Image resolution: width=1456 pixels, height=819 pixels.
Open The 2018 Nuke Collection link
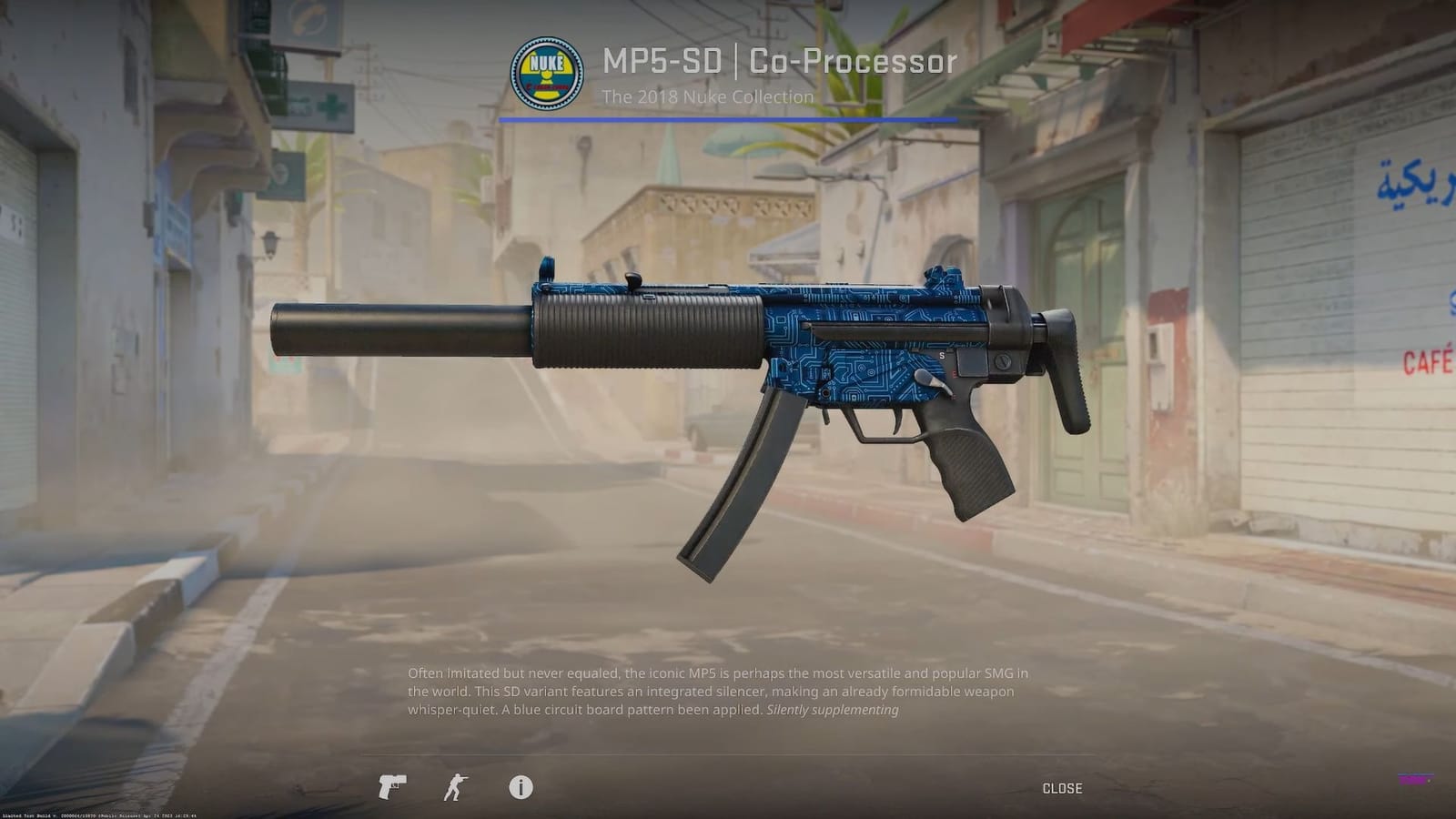[x=709, y=96]
